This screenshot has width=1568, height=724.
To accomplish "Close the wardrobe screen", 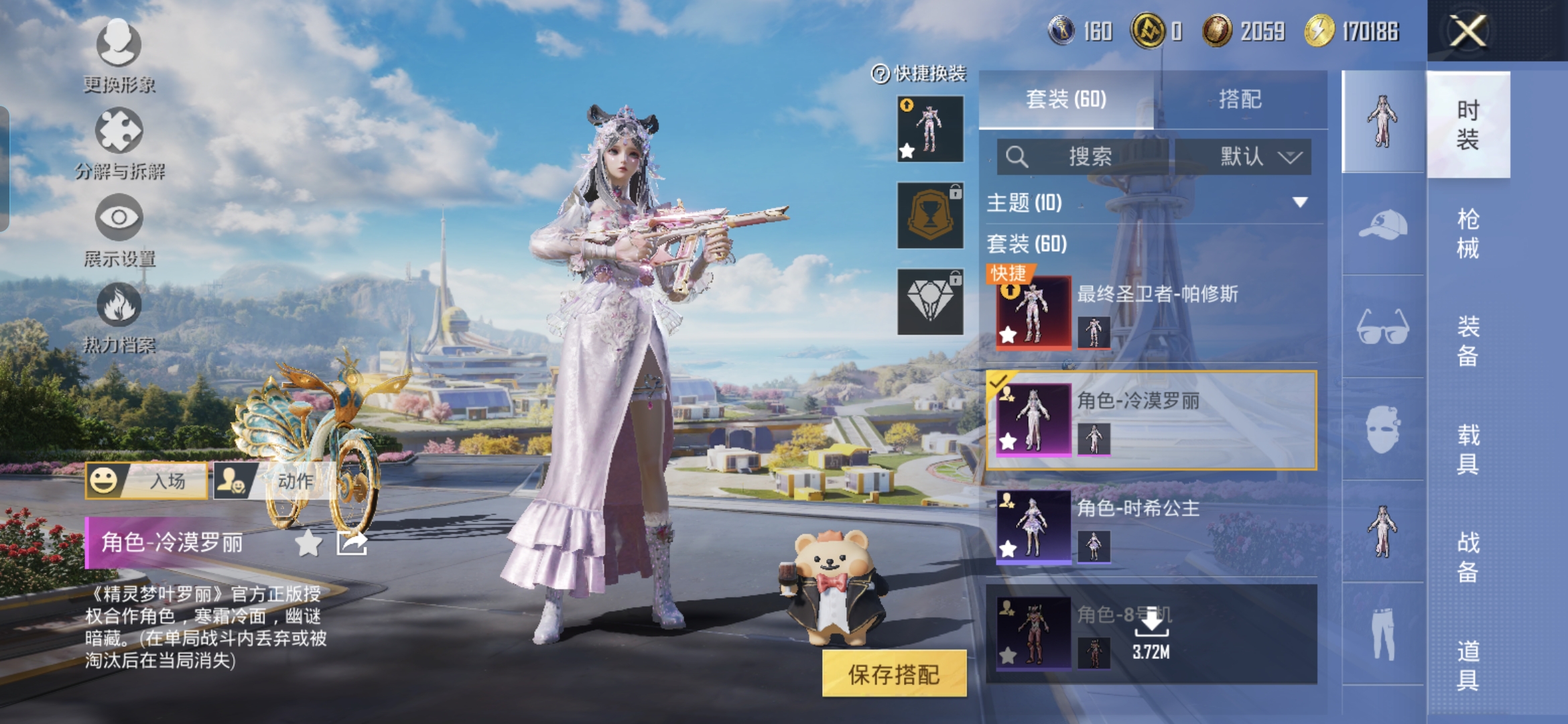I will 1467,32.
